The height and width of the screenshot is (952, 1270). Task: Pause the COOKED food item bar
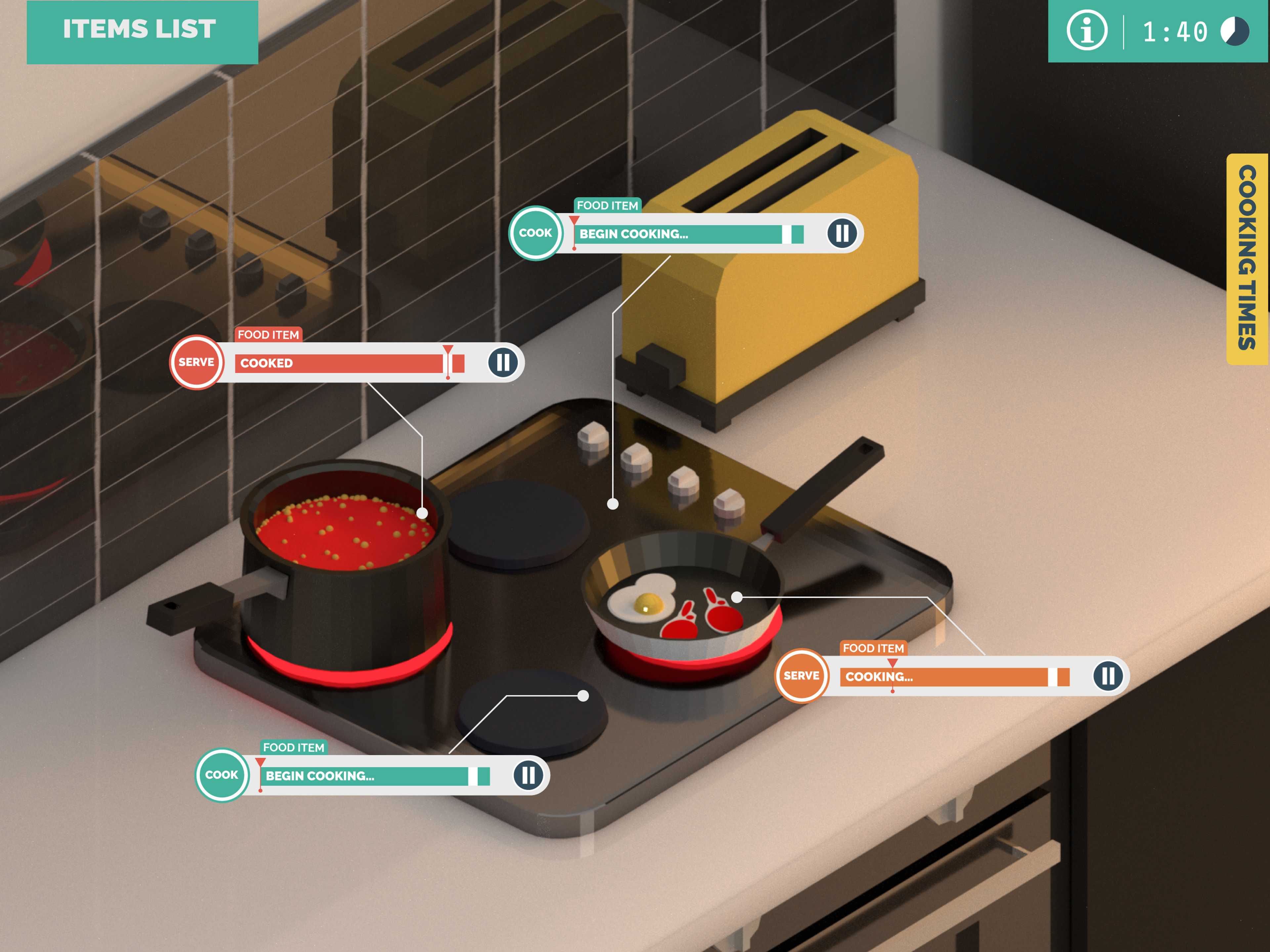click(x=503, y=362)
